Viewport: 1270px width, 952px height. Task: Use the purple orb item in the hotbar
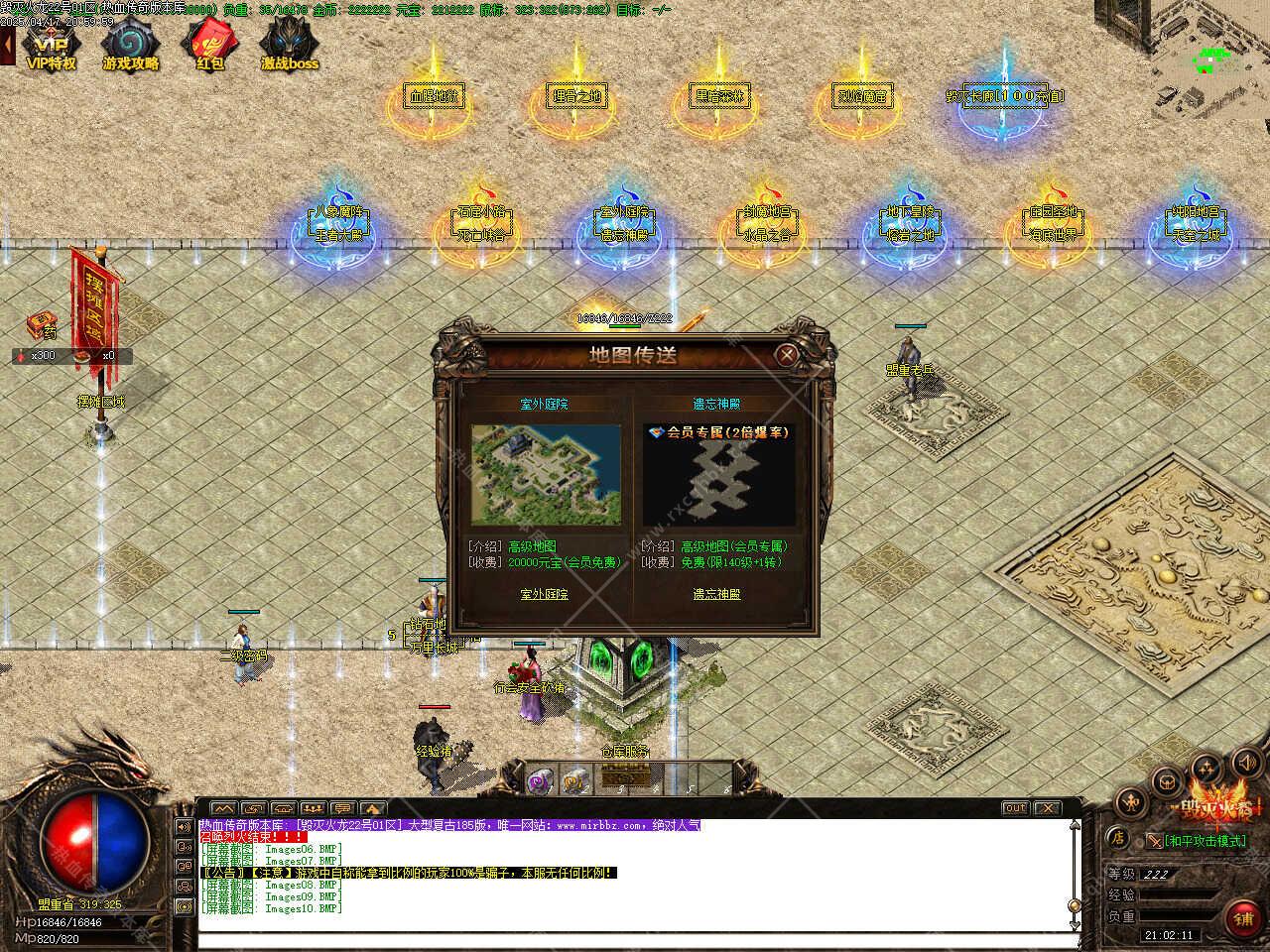[541, 778]
